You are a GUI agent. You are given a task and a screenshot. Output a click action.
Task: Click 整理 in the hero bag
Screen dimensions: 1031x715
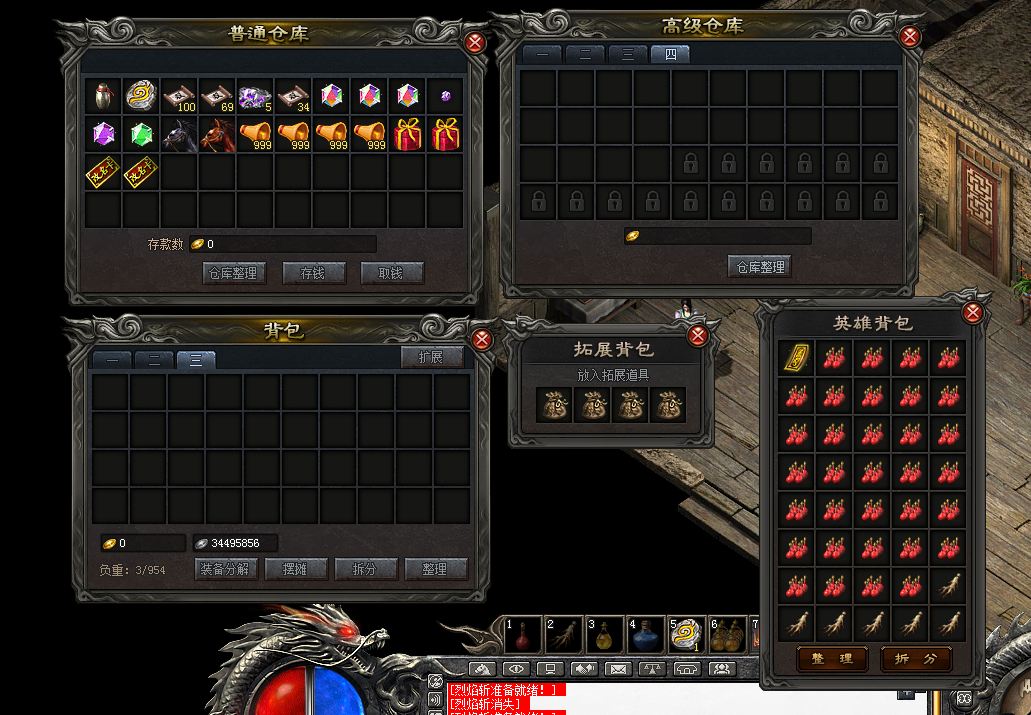pos(832,659)
